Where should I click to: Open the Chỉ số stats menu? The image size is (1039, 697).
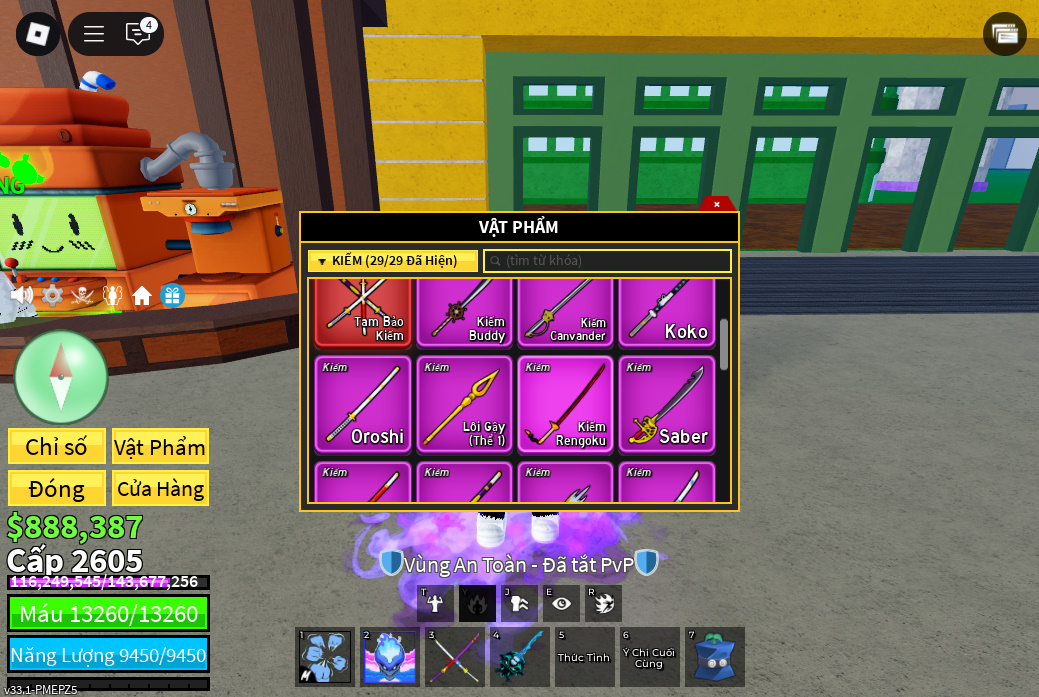tap(57, 447)
